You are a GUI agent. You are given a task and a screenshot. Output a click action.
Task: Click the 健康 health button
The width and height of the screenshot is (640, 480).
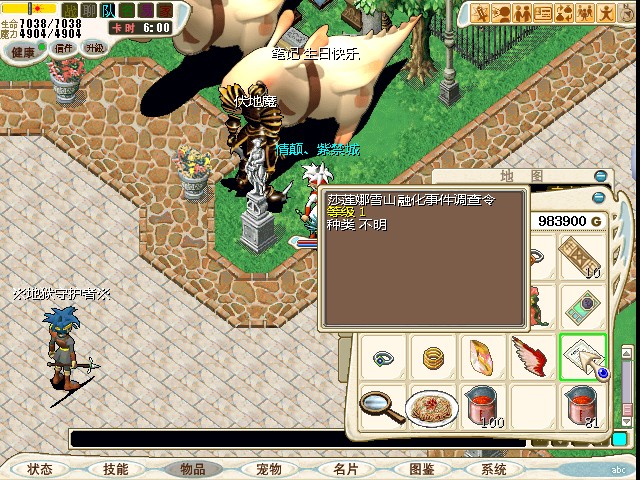(23, 48)
